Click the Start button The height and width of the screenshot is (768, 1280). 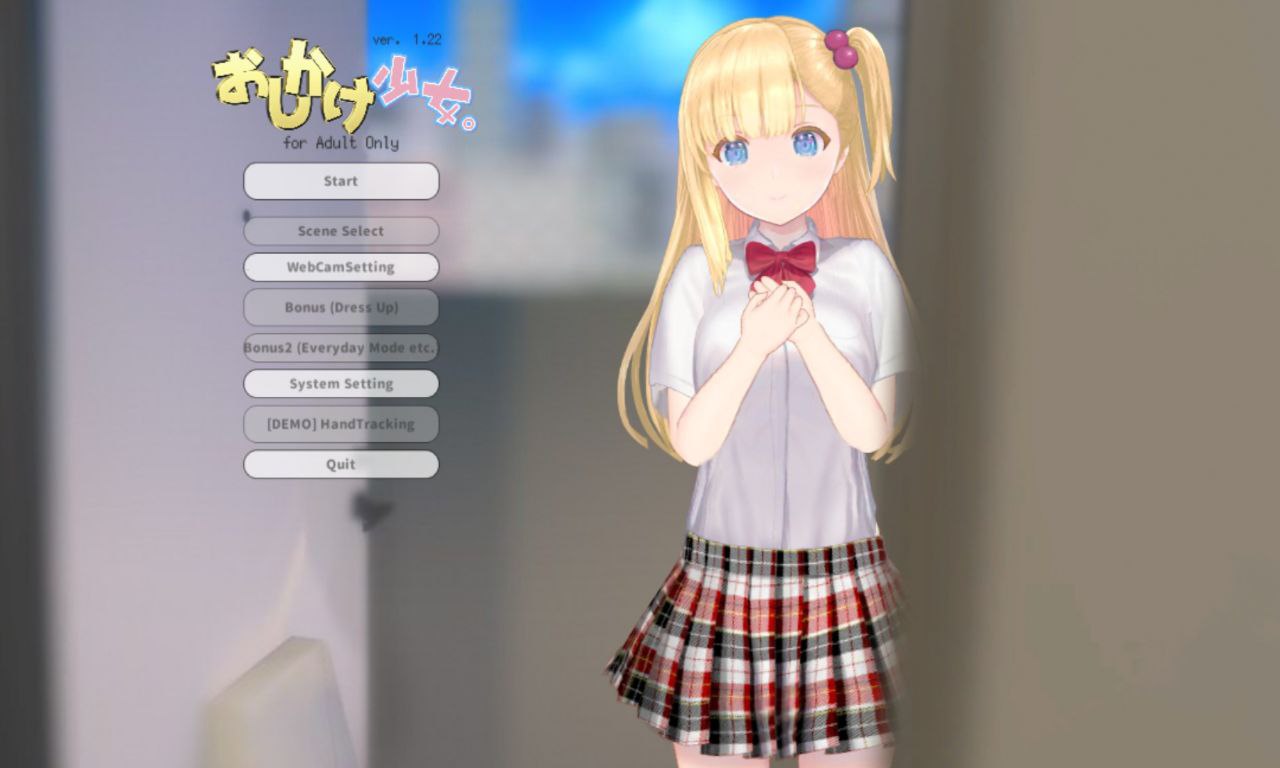pyautogui.click(x=340, y=181)
